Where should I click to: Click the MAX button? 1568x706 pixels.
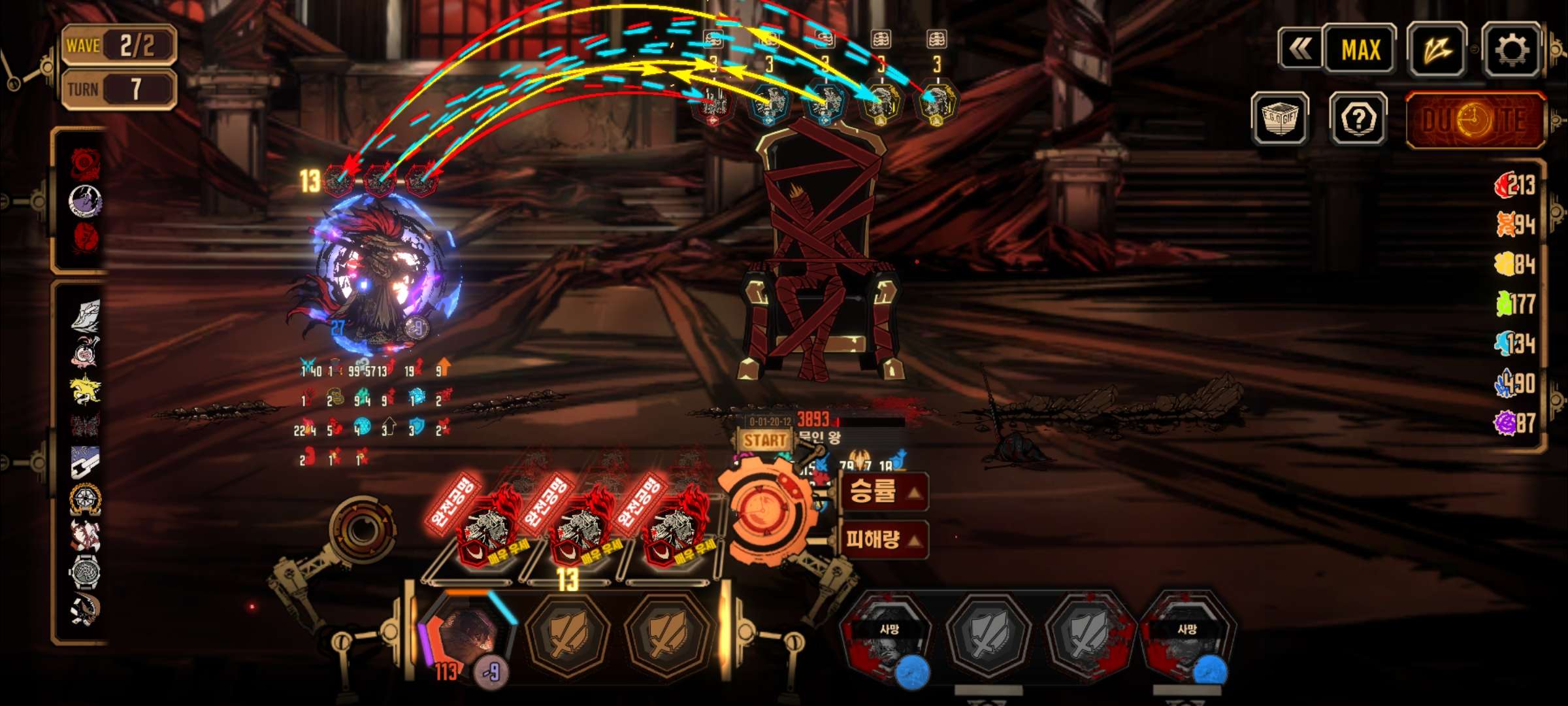[1360, 50]
